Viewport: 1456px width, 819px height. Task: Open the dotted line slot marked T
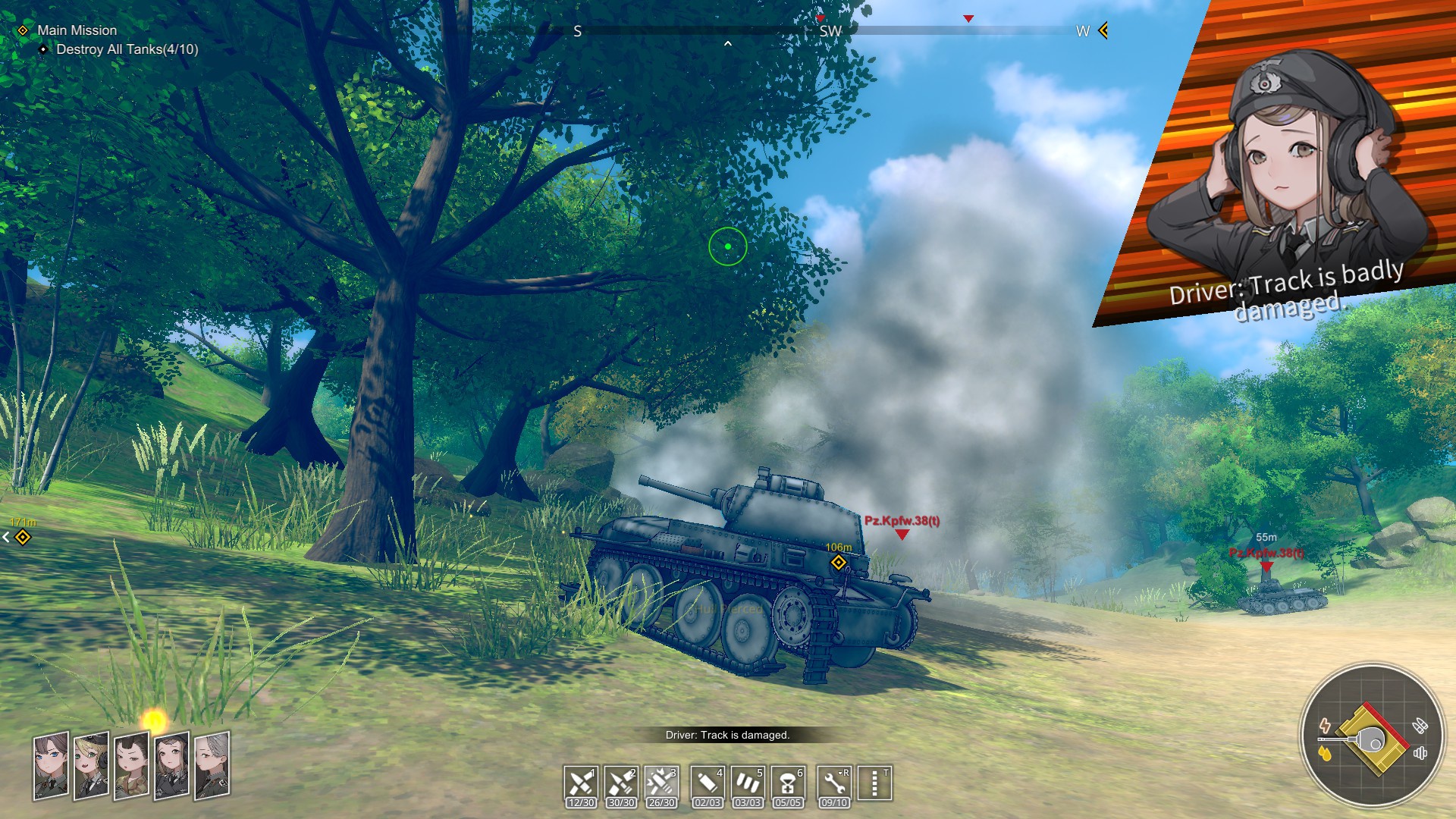click(874, 782)
